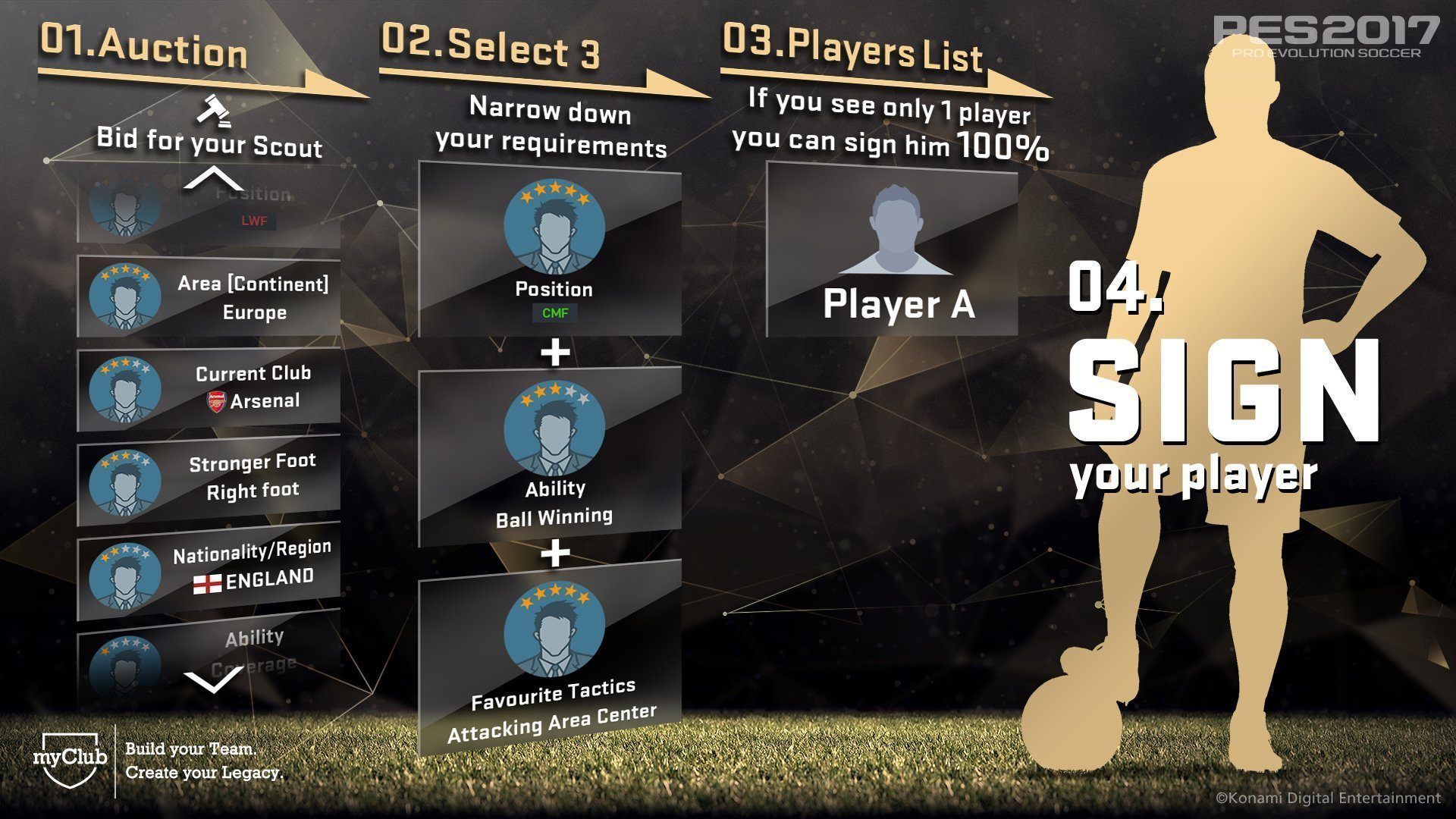Image resolution: width=1456 pixels, height=819 pixels.
Task: Pick the Stronger Foot Right foot scout
Action: [x=209, y=478]
